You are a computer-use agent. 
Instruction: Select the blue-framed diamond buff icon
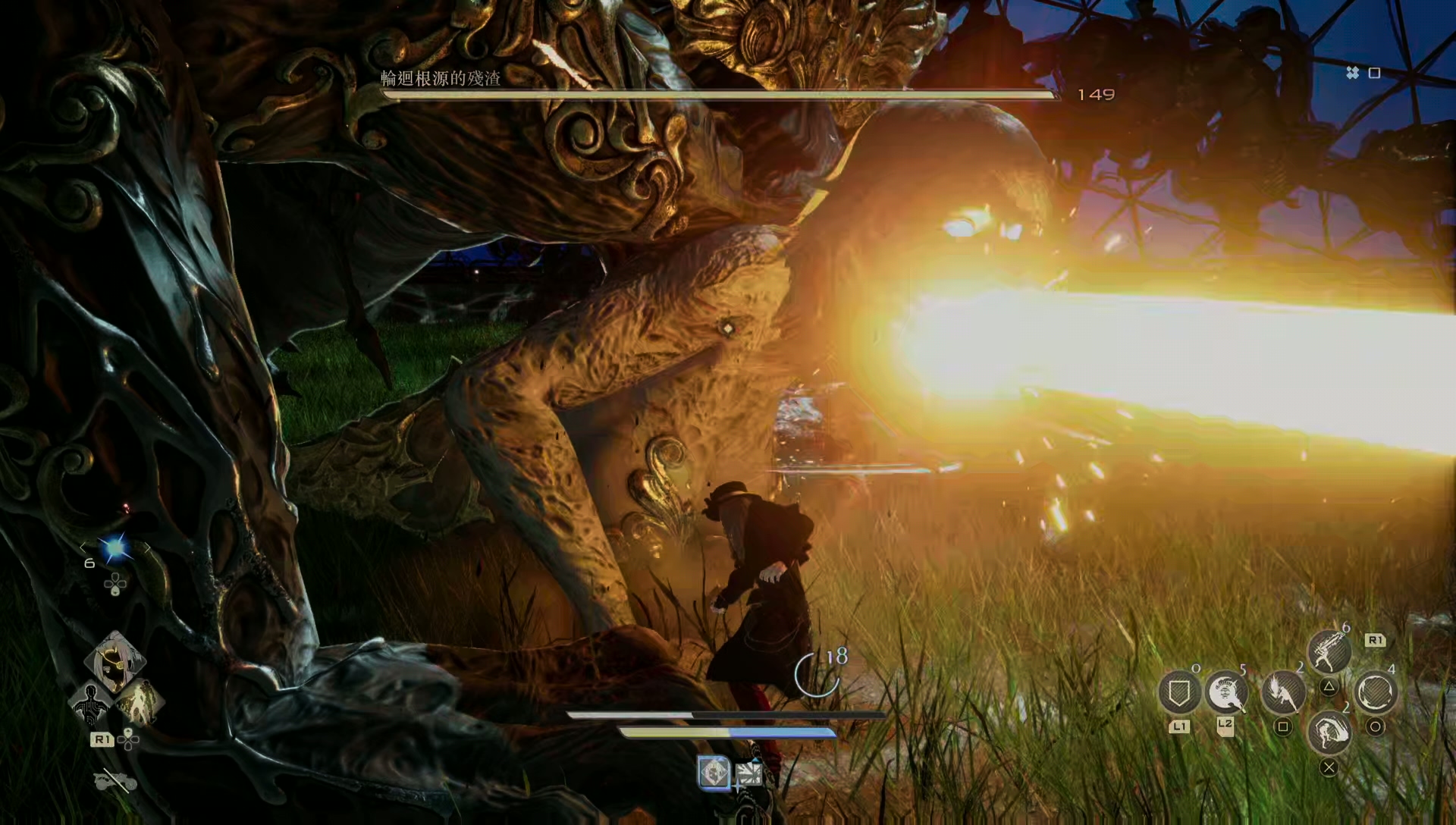[714, 773]
